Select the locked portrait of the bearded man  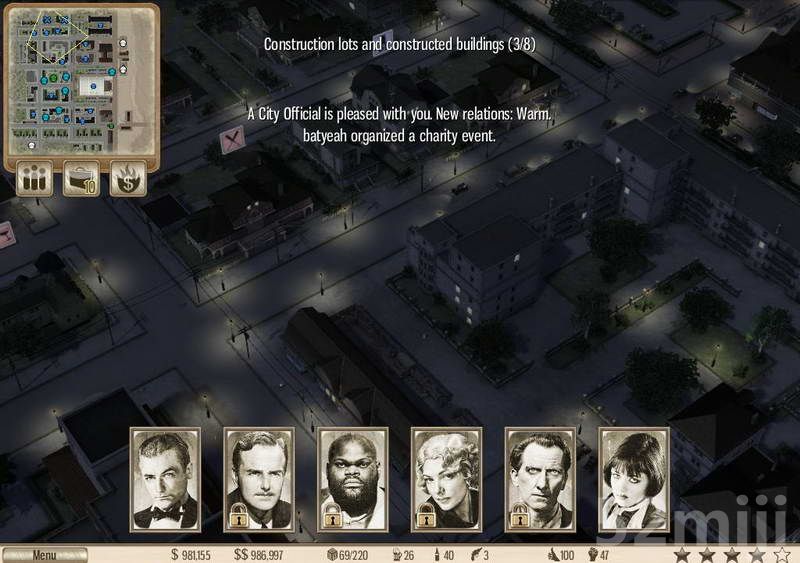click(x=353, y=480)
